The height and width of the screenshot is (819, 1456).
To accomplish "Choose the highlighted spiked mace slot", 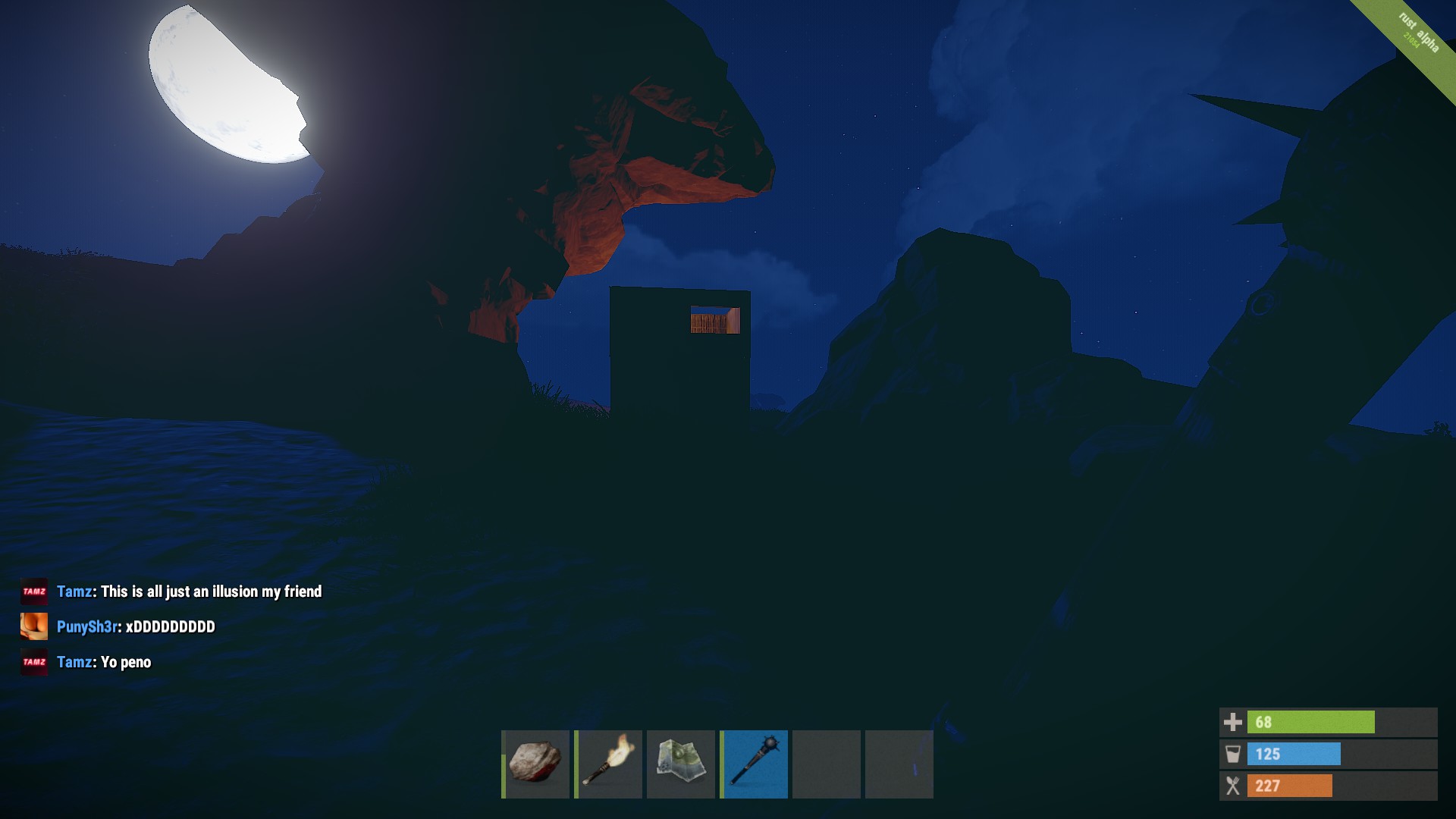I will [x=754, y=764].
